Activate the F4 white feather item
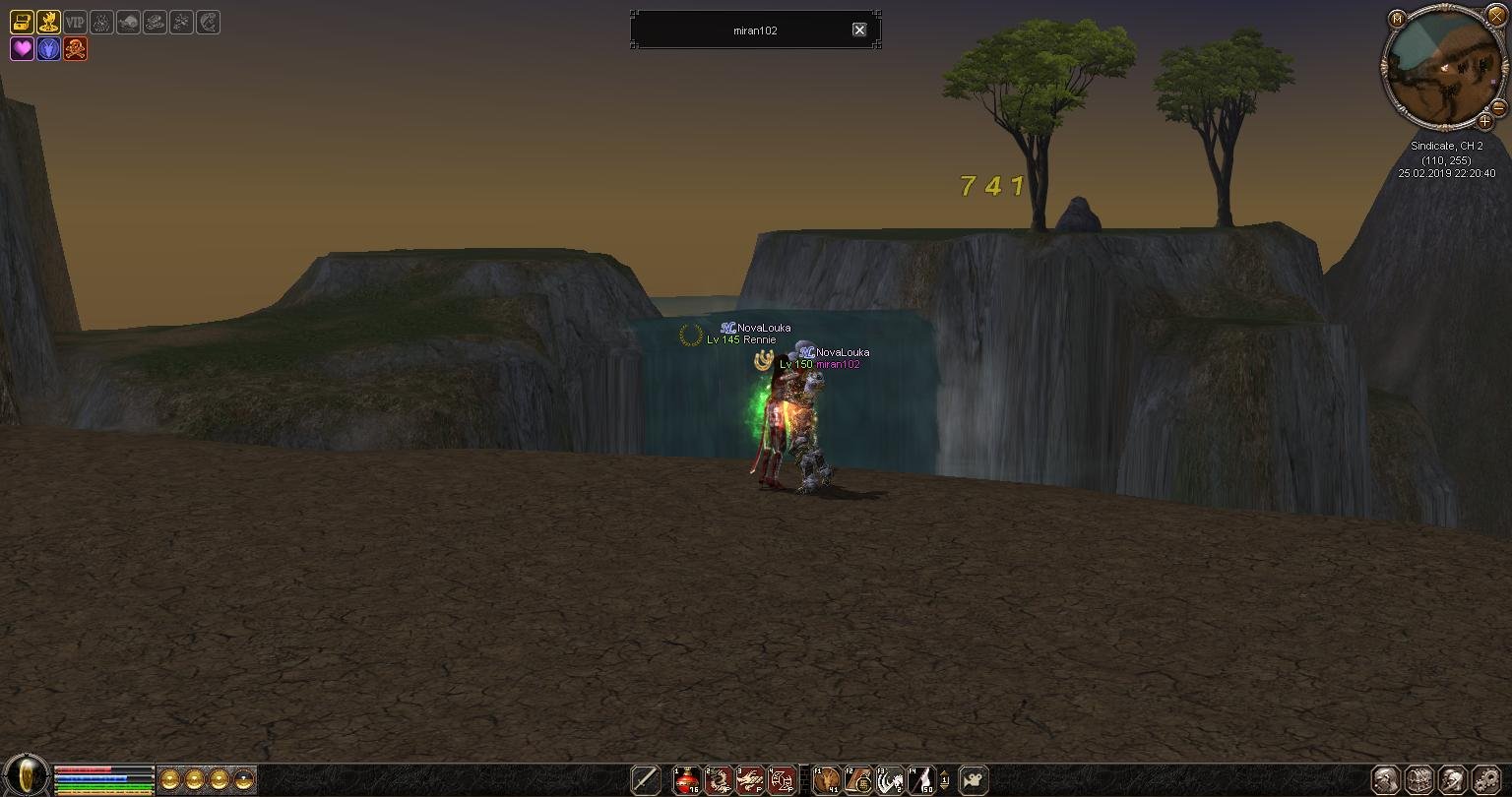The image size is (1512, 797). pyautogui.click(x=921, y=780)
